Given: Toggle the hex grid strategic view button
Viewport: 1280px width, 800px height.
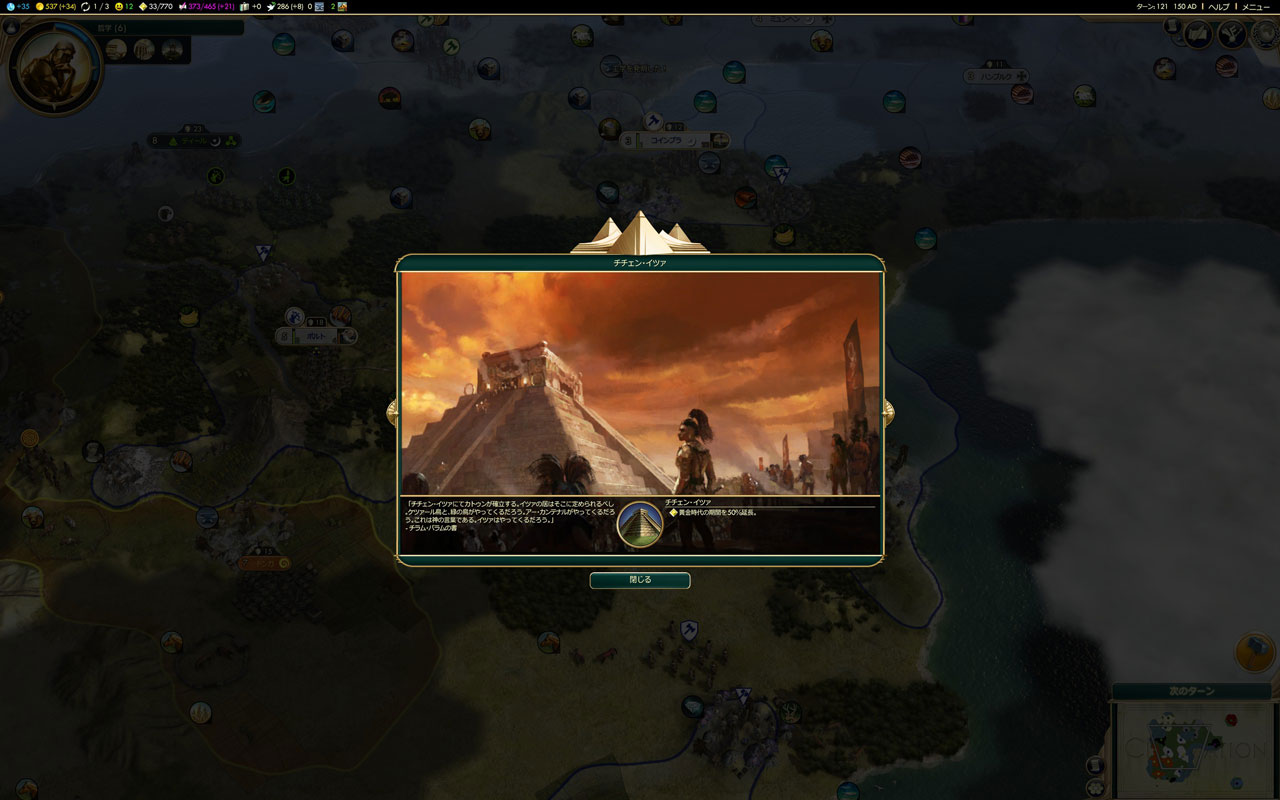Looking at the screenshot, I should (1096, 787).
